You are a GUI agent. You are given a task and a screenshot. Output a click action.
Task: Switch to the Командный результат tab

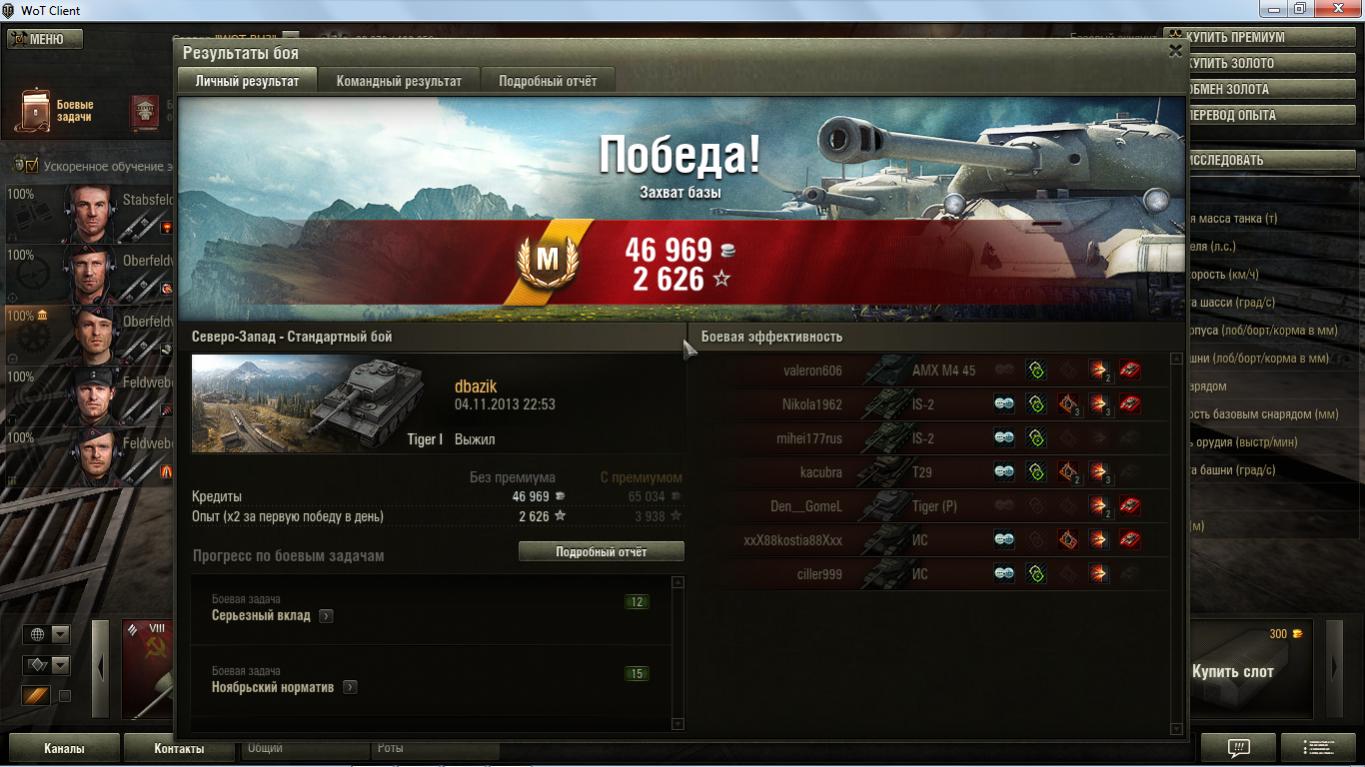click(x=398, y=81)
